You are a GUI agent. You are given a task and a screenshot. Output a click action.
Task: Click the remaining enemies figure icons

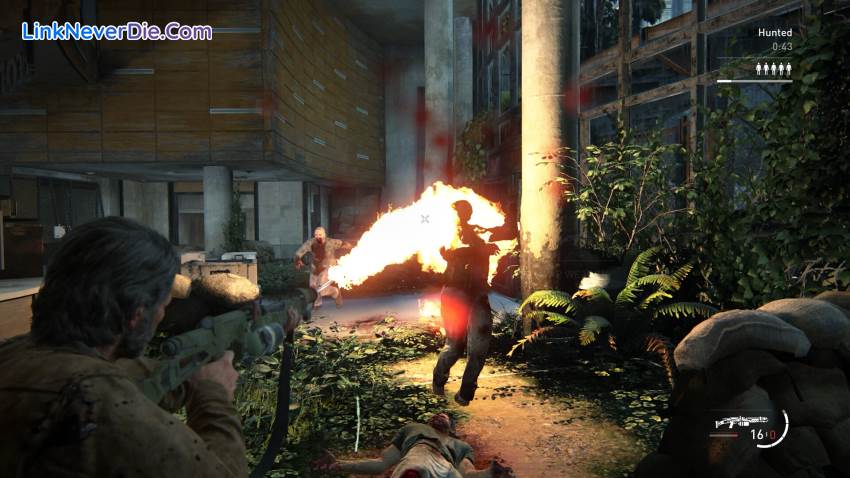pyautogui.click(x=773, y=69)
